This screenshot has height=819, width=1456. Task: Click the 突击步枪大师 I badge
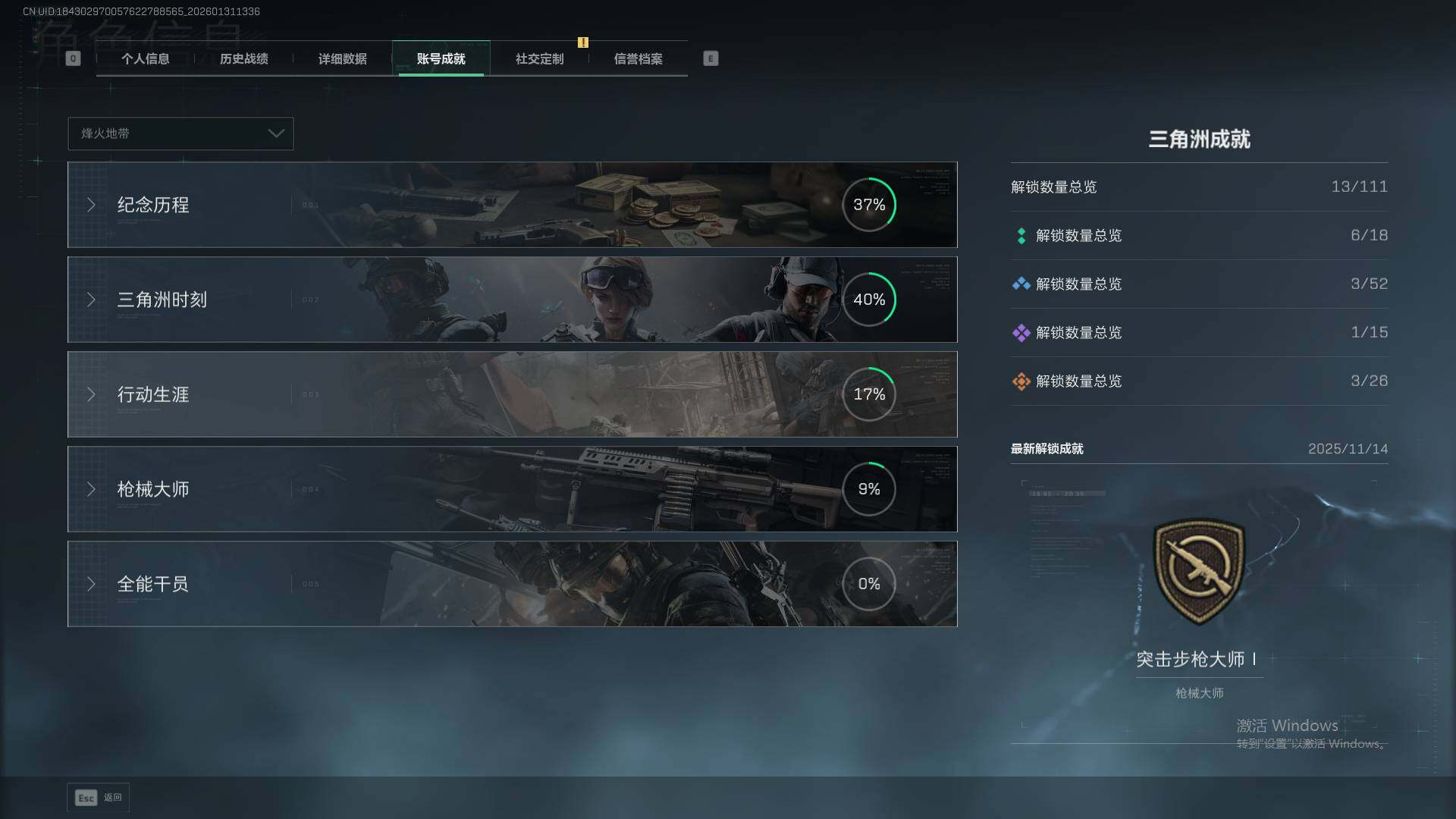point(1199,571)
